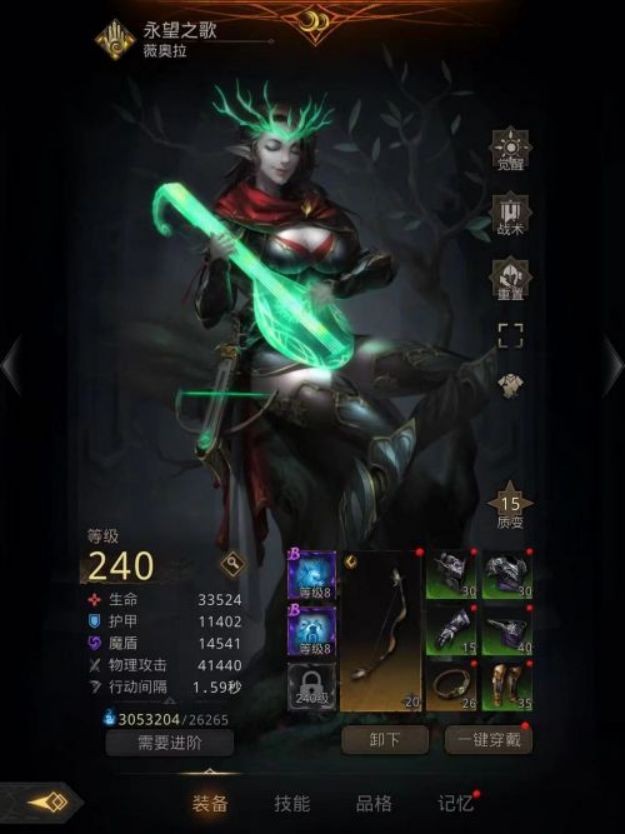Switch to the 记忆 memory tab
This screenshot has width=625, height=834.
tap(455, 803)
